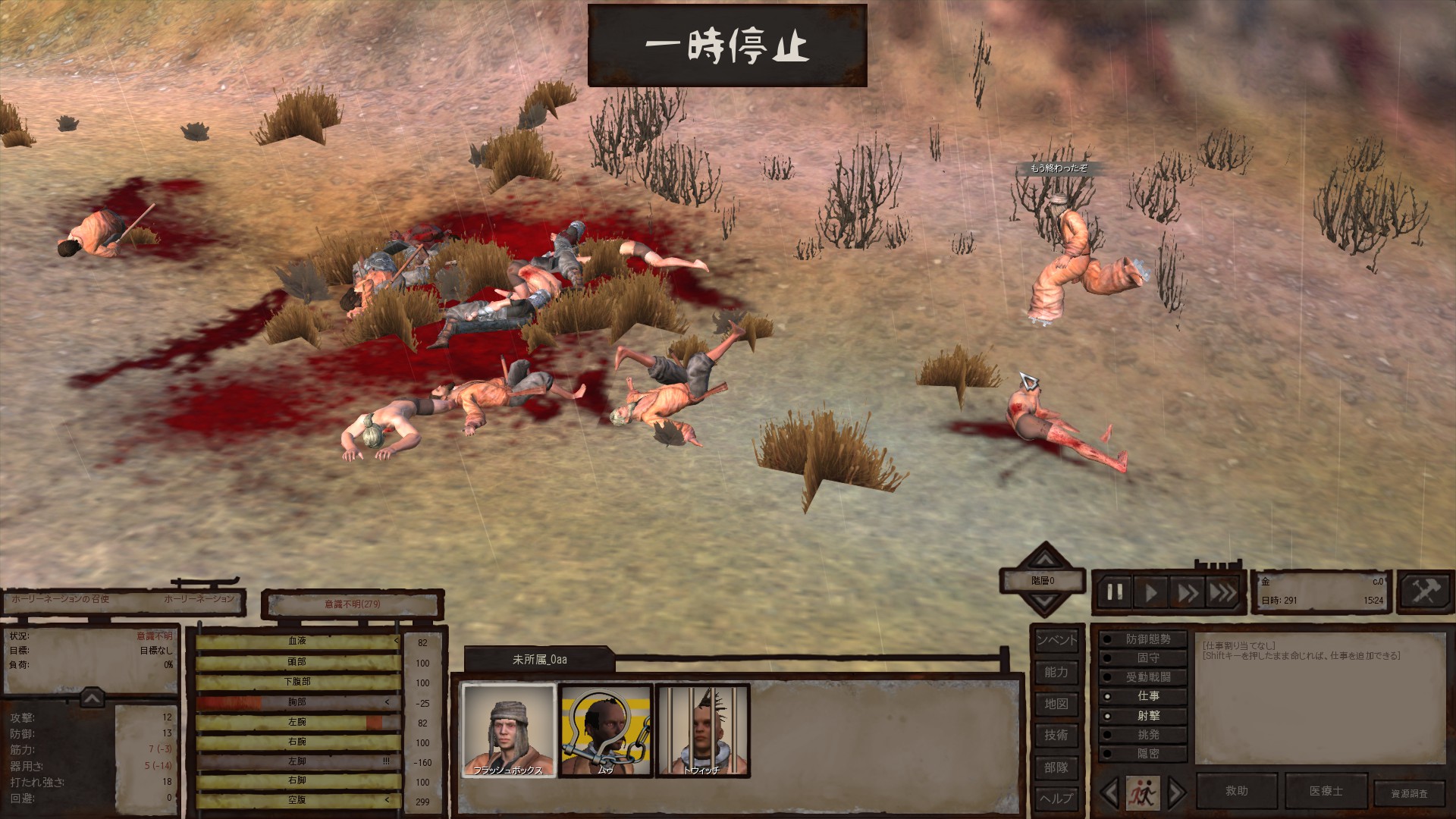
Task: Lower the floor level with the down arrow
Action: [x=1045, y=602]
